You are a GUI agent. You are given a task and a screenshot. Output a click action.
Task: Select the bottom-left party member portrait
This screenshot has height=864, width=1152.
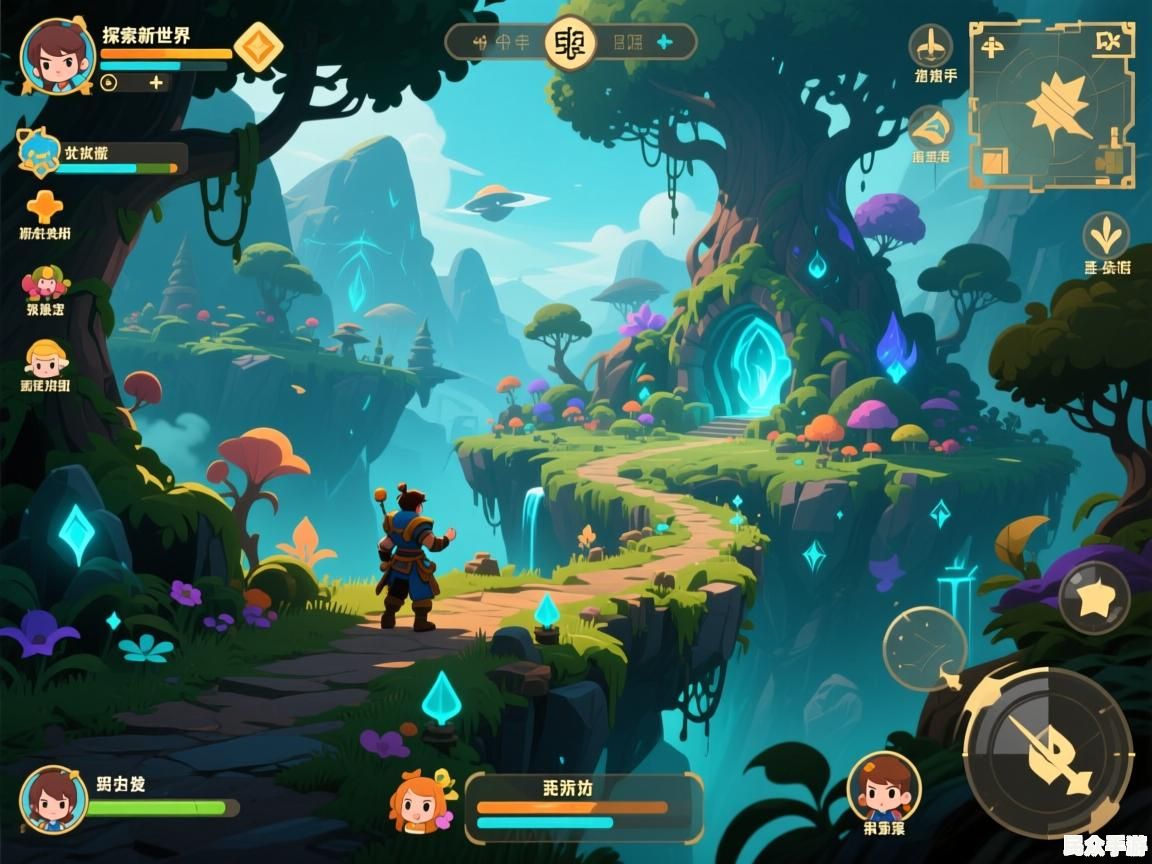coord(54,799)
